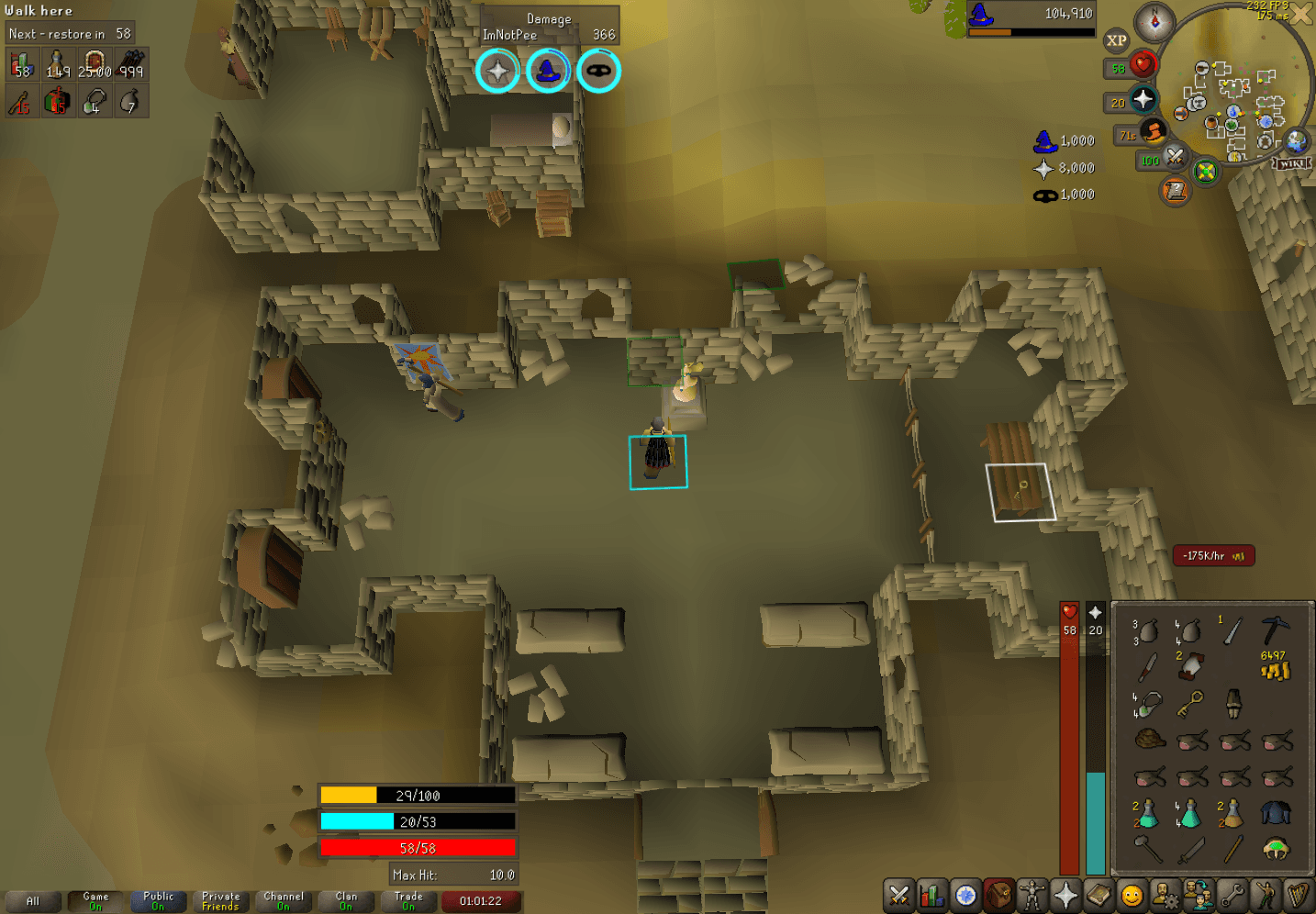The height and width of the screenshot is (914, 1316).
Task: Open the magic spellbook tab
Action: (1098, 895)
